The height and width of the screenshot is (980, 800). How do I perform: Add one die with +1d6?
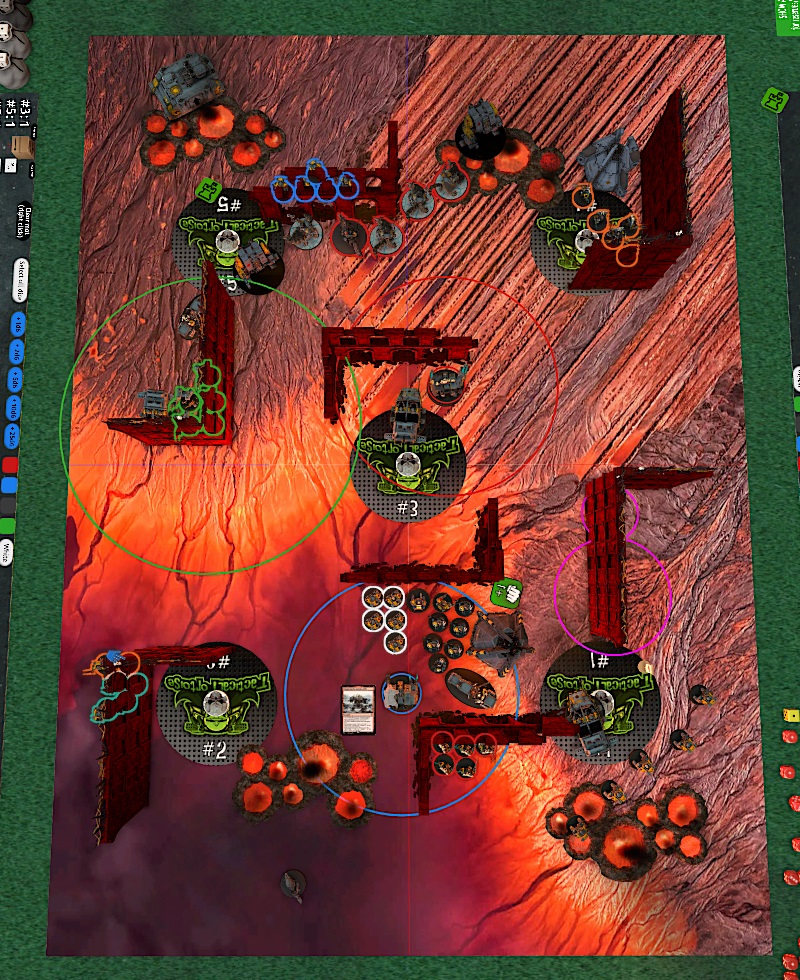16,326
